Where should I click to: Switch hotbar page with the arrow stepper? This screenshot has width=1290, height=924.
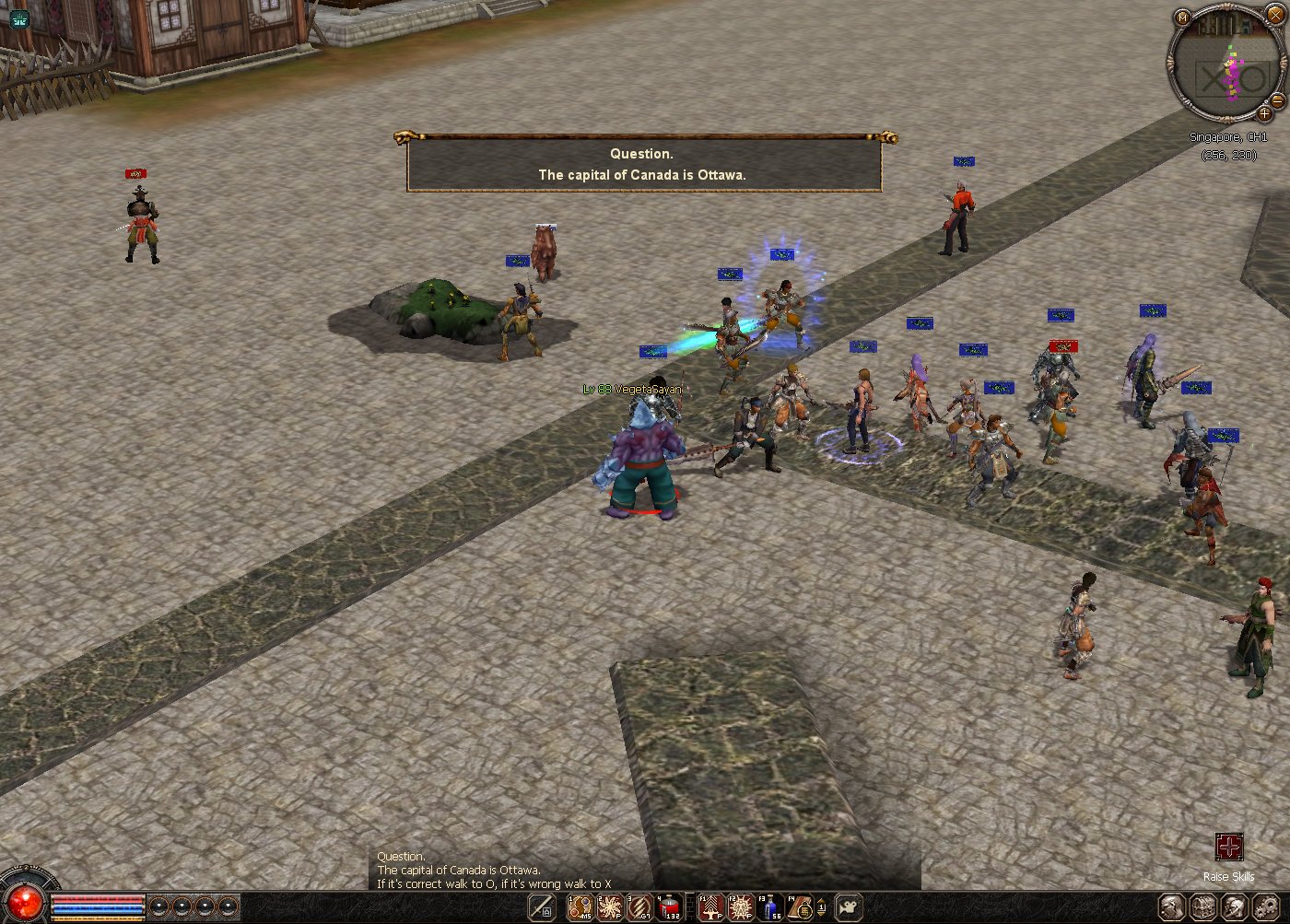pyautogui.click(x=822, y=907)
